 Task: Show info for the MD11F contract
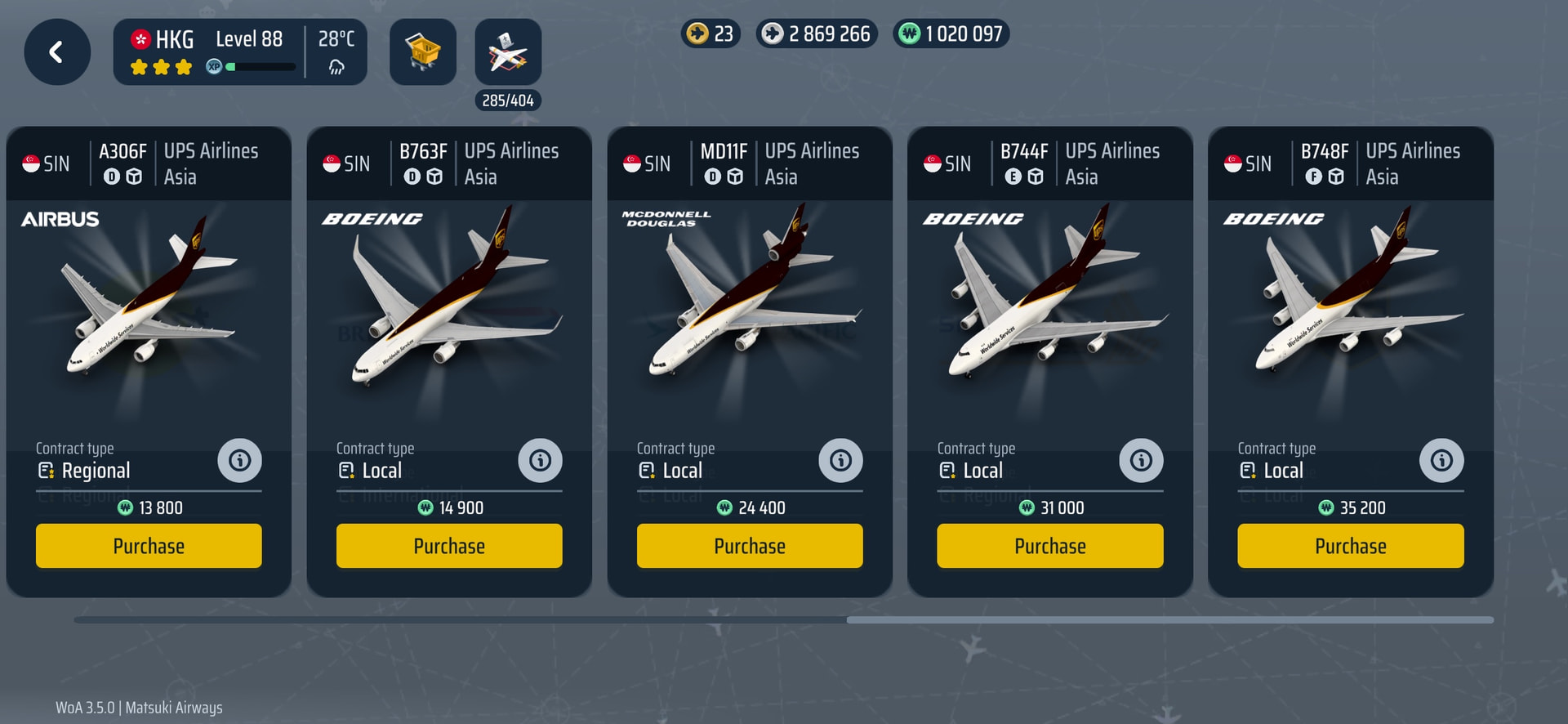pos(840,461)
